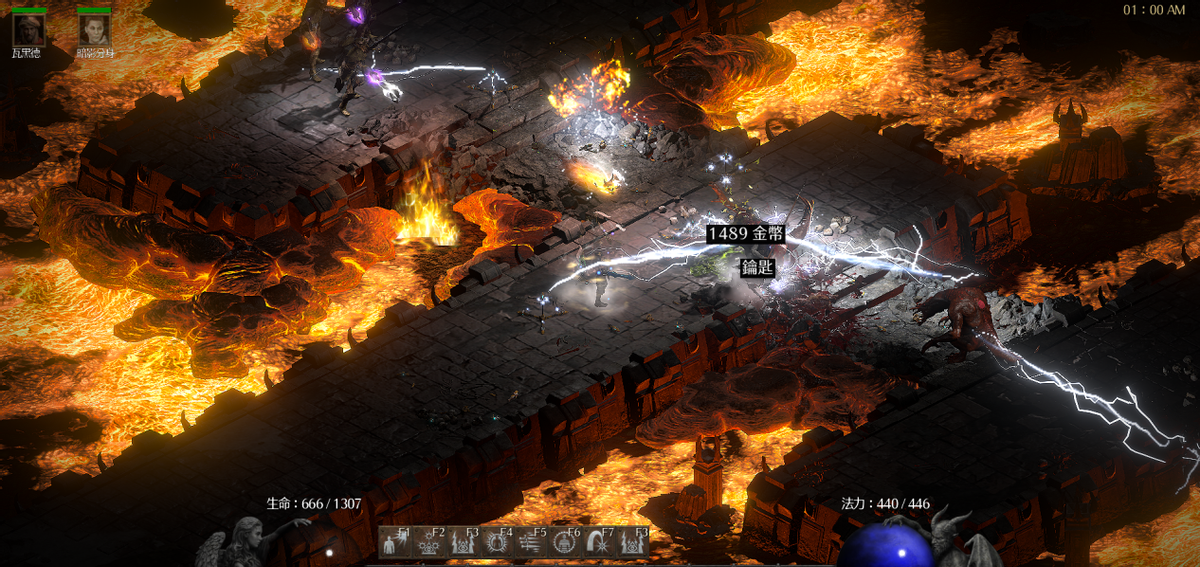The width and height of the screenshot is (1200, 567).
Task: Select the F1 skill with figure casting burst
Action: 395,542
